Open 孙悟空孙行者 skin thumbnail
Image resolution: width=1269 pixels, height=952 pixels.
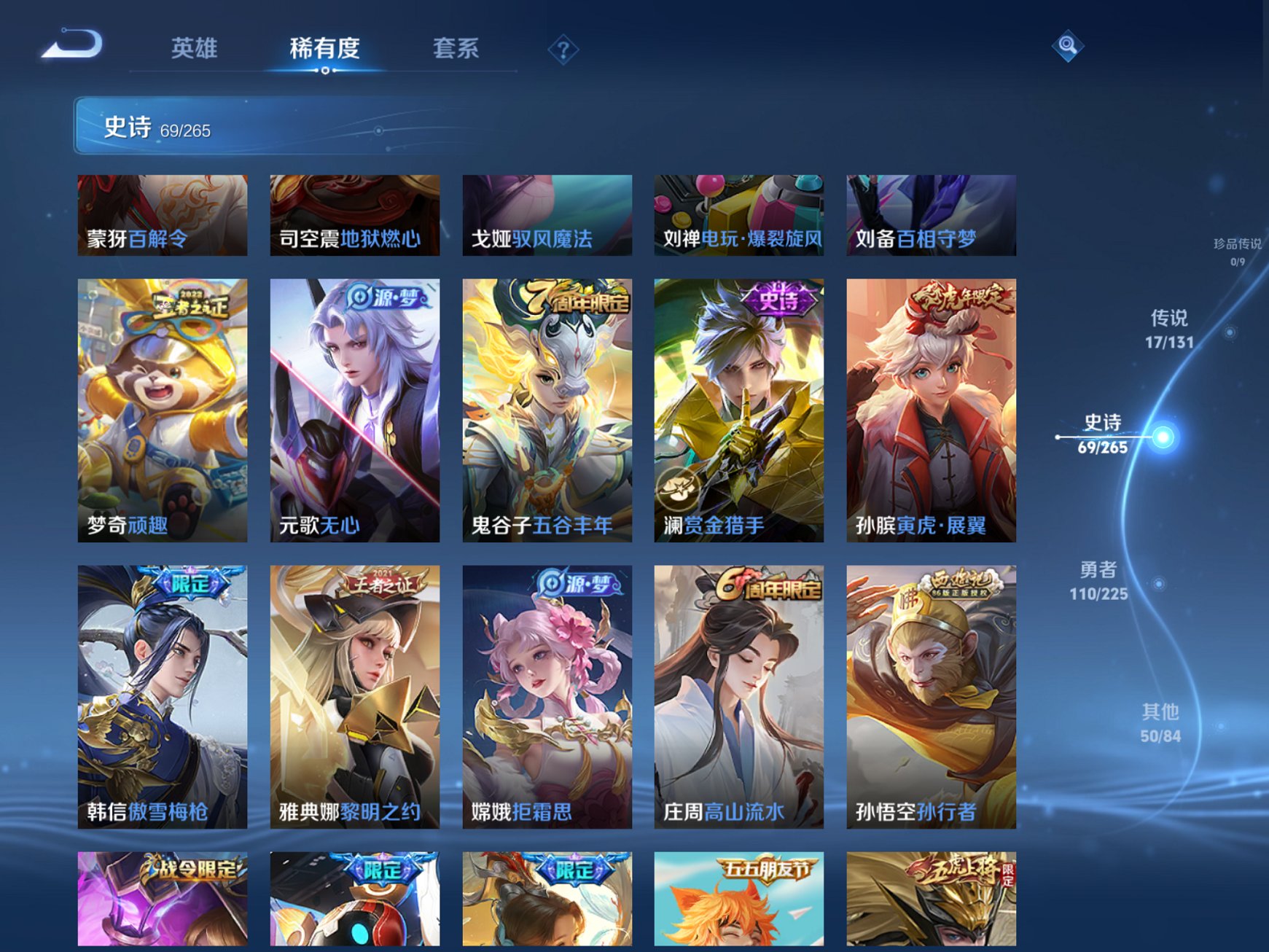[x=932, y=700]
